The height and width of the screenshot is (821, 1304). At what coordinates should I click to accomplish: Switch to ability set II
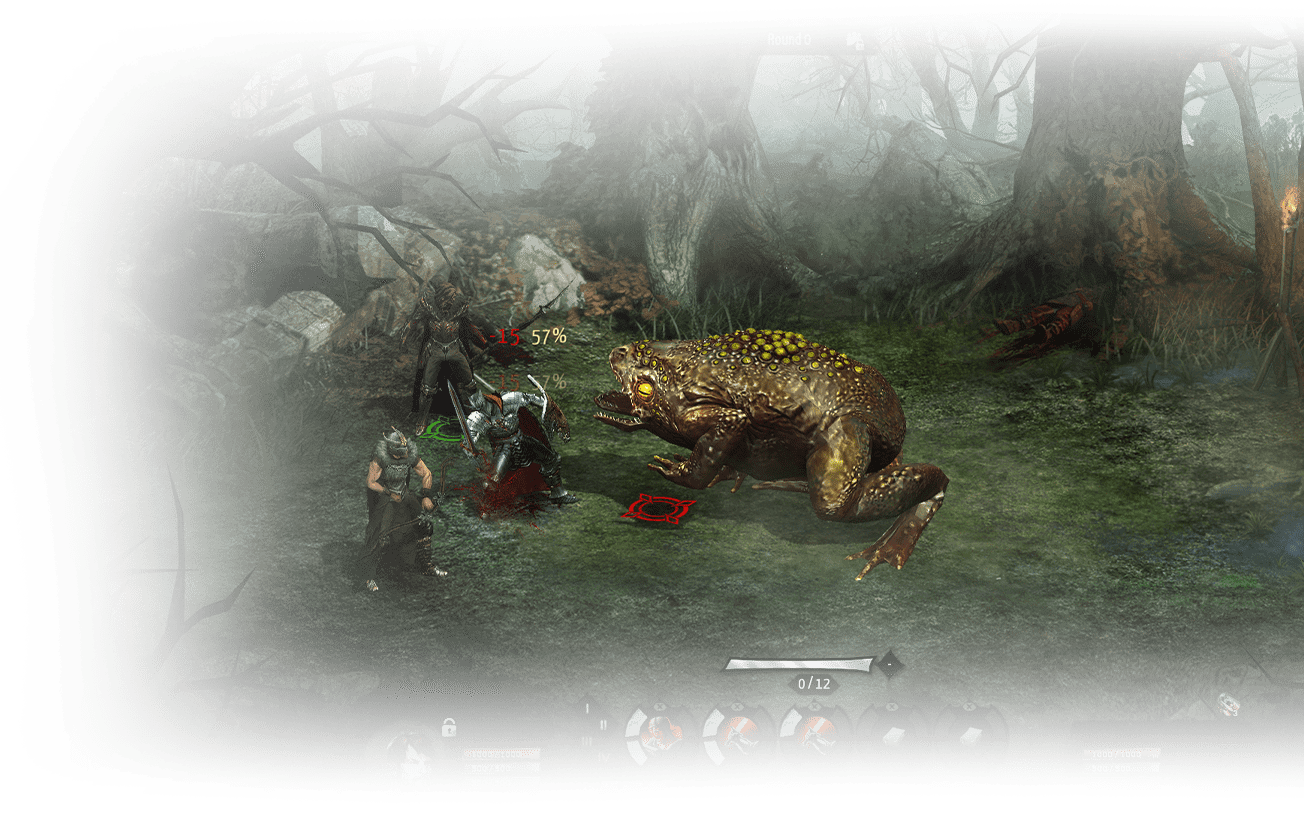pyautogui.click(x=603, y=724)
